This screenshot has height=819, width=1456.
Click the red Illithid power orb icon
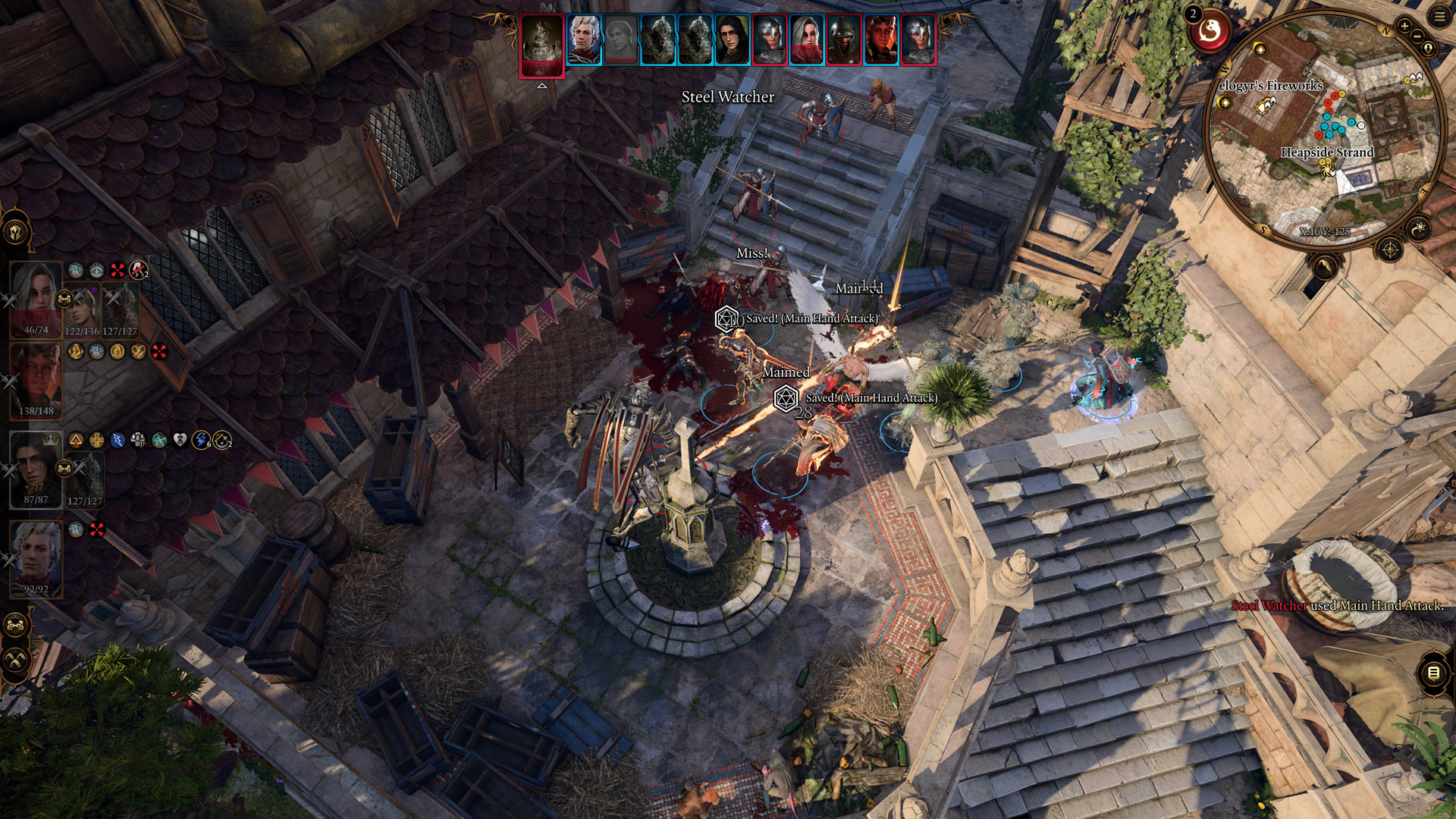[x=1210, y=32]
